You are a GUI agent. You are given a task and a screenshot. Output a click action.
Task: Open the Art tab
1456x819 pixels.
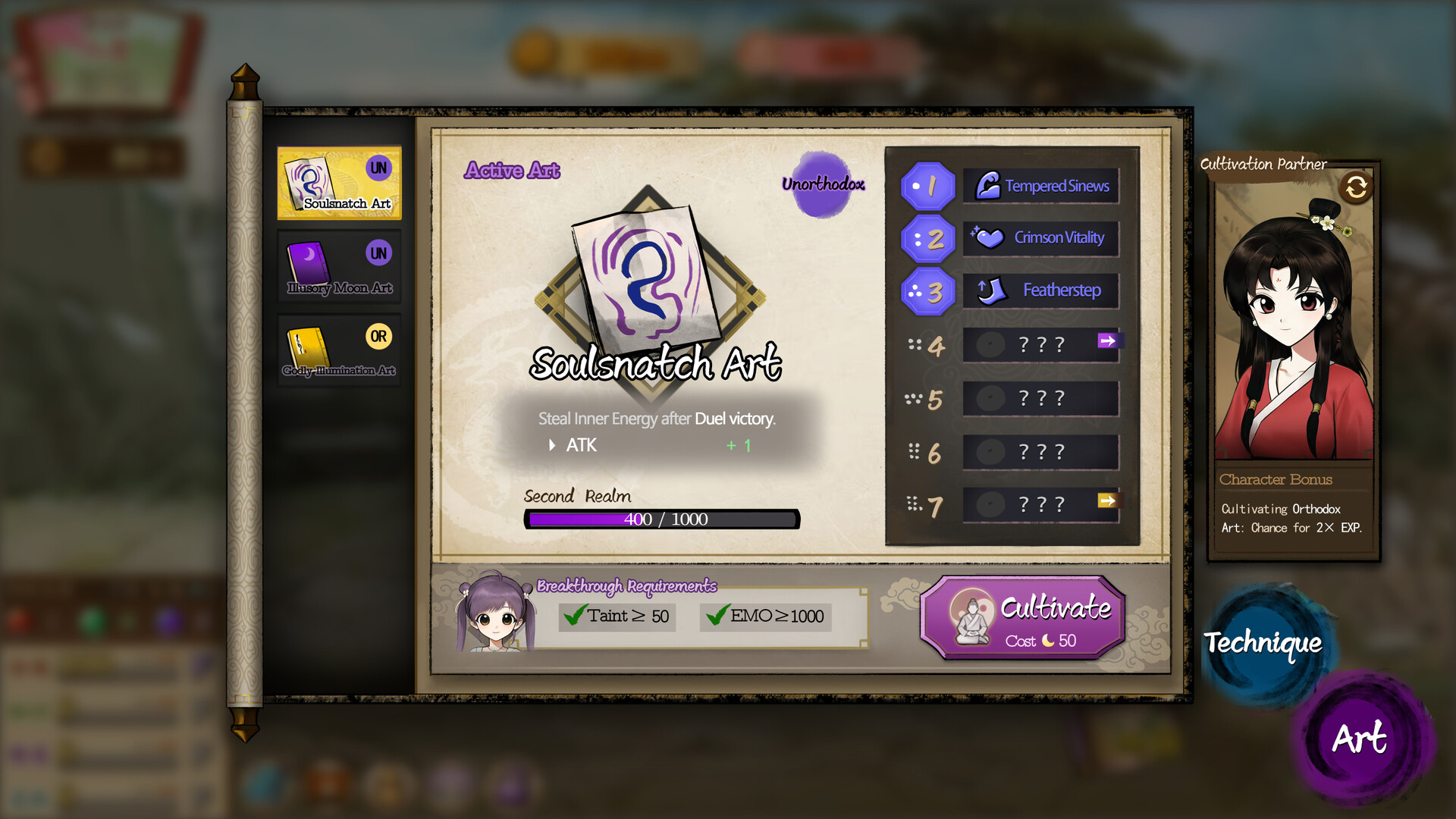1359,736
